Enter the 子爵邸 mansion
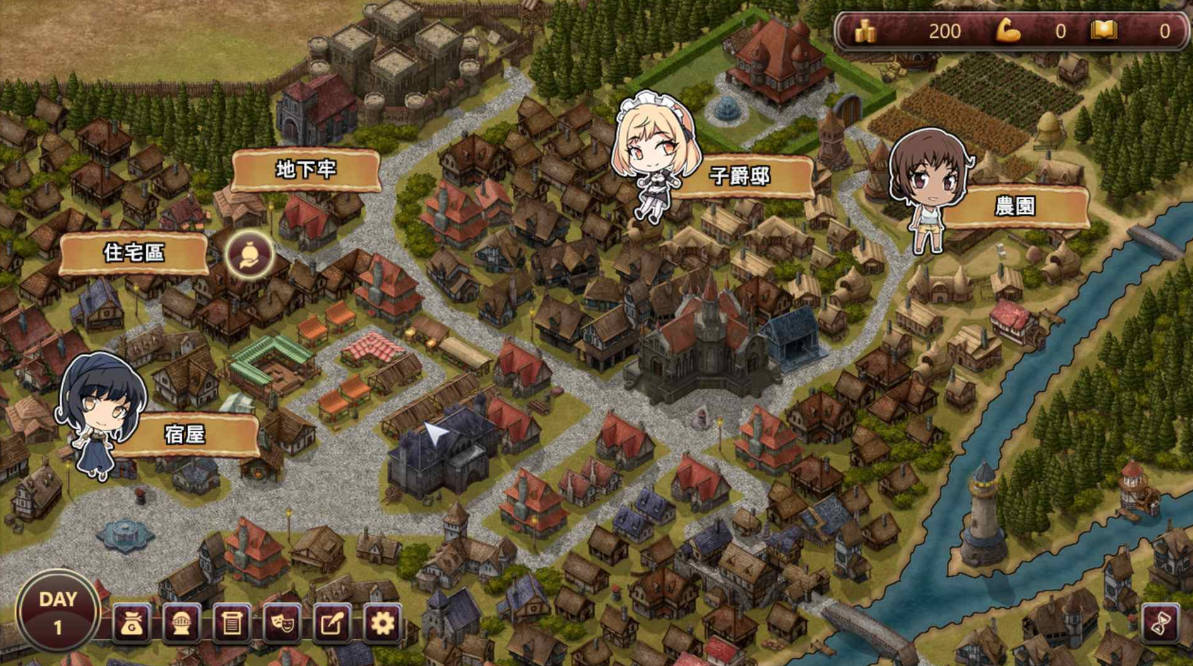 [740, 177]
